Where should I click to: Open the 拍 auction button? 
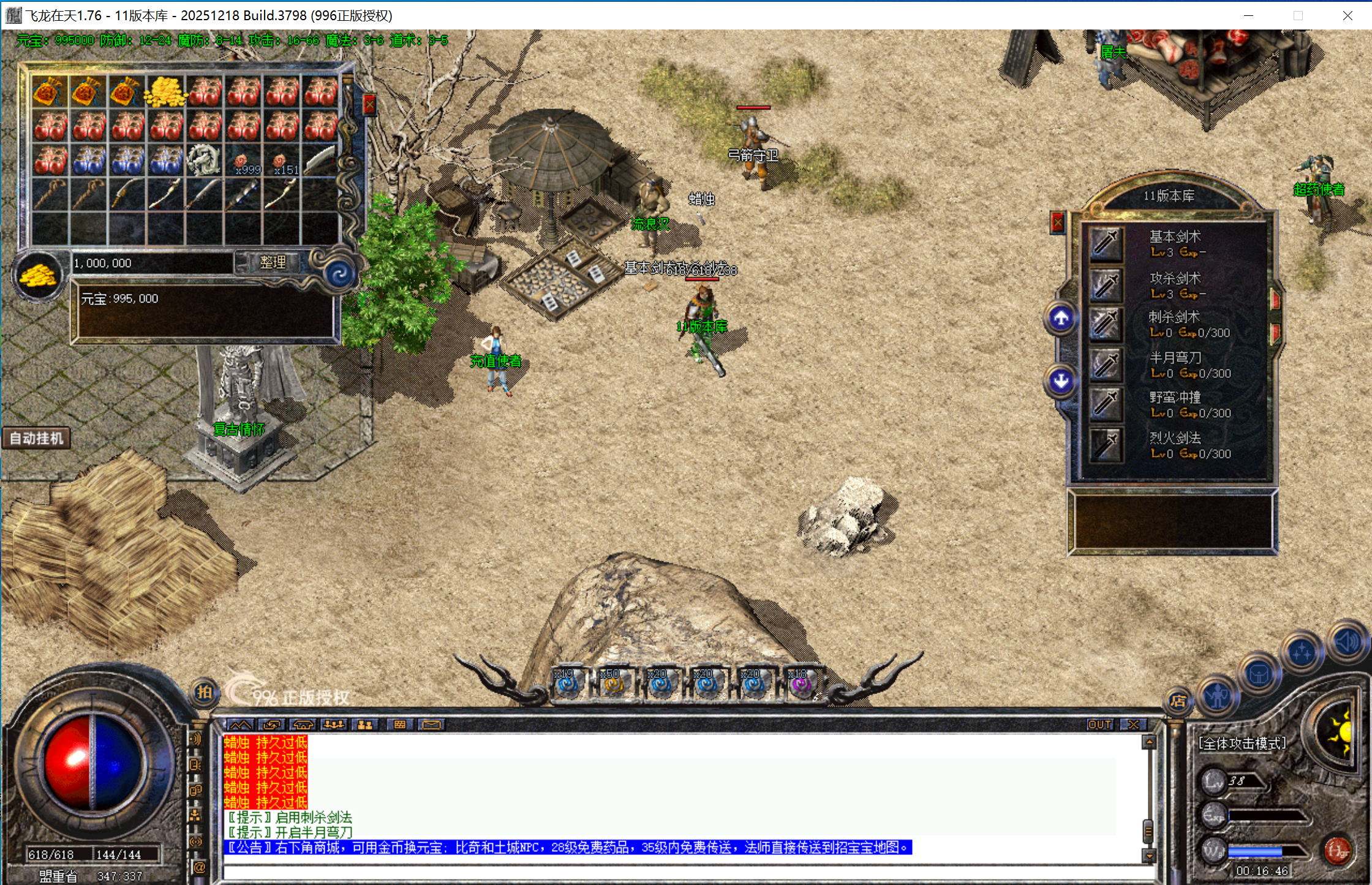[x=204, y=692]
